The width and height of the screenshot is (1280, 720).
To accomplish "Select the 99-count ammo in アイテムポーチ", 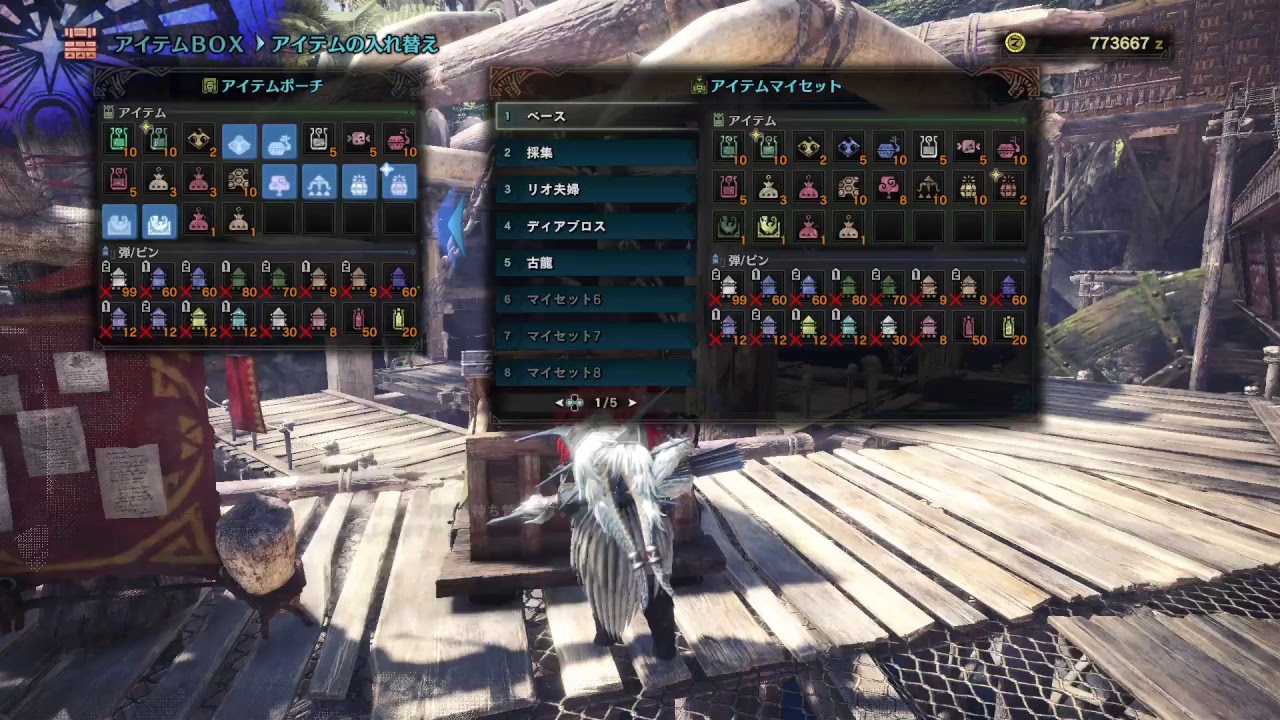I will pyautogui.click(x=119, y=279).
